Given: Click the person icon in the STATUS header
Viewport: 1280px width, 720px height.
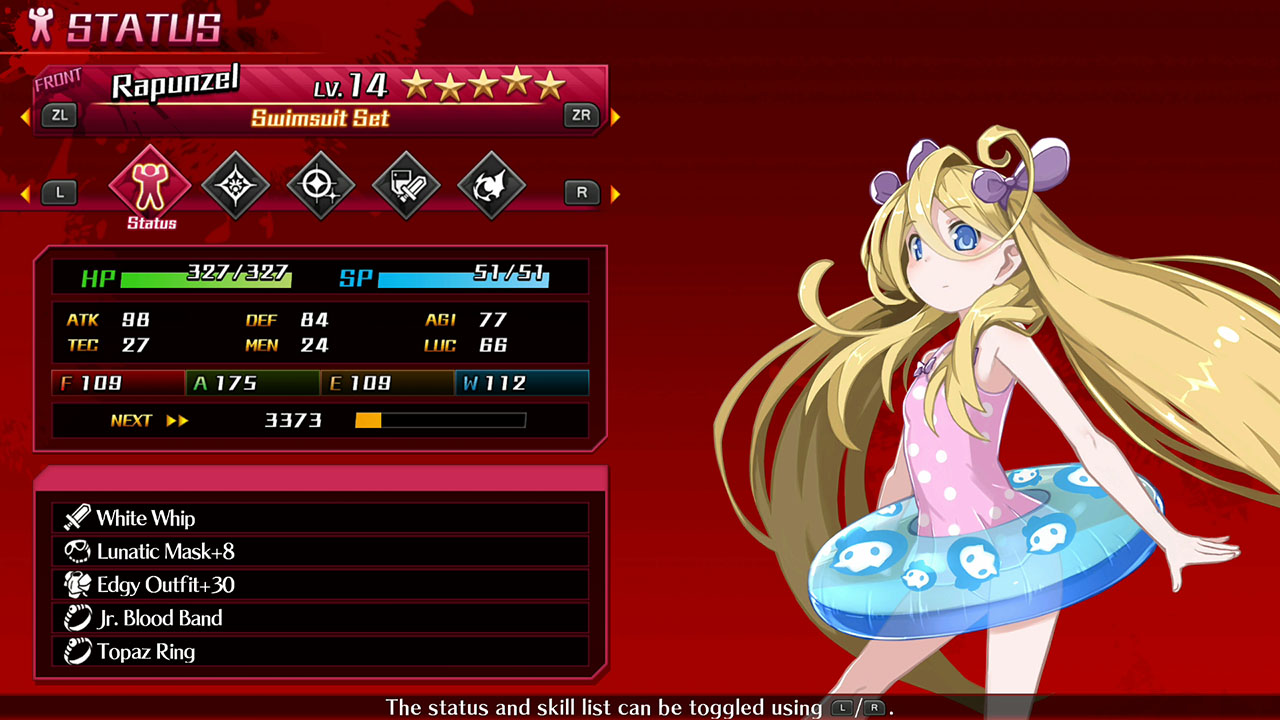Looking at the screenshot, I should tap(39, 23).
